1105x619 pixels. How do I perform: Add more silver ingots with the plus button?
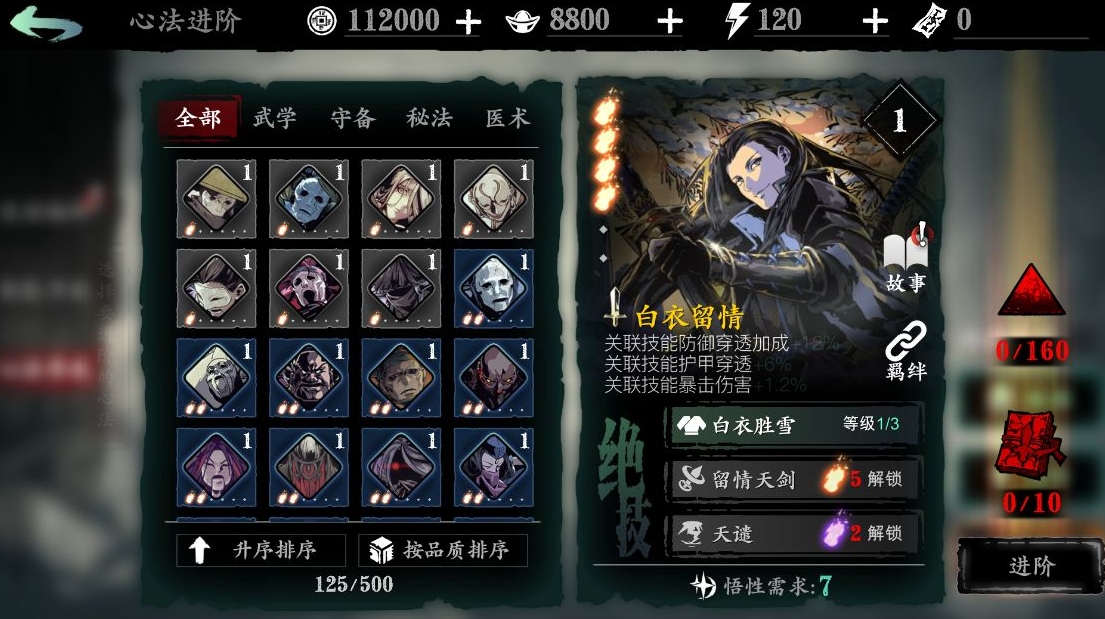pos(669,22)
